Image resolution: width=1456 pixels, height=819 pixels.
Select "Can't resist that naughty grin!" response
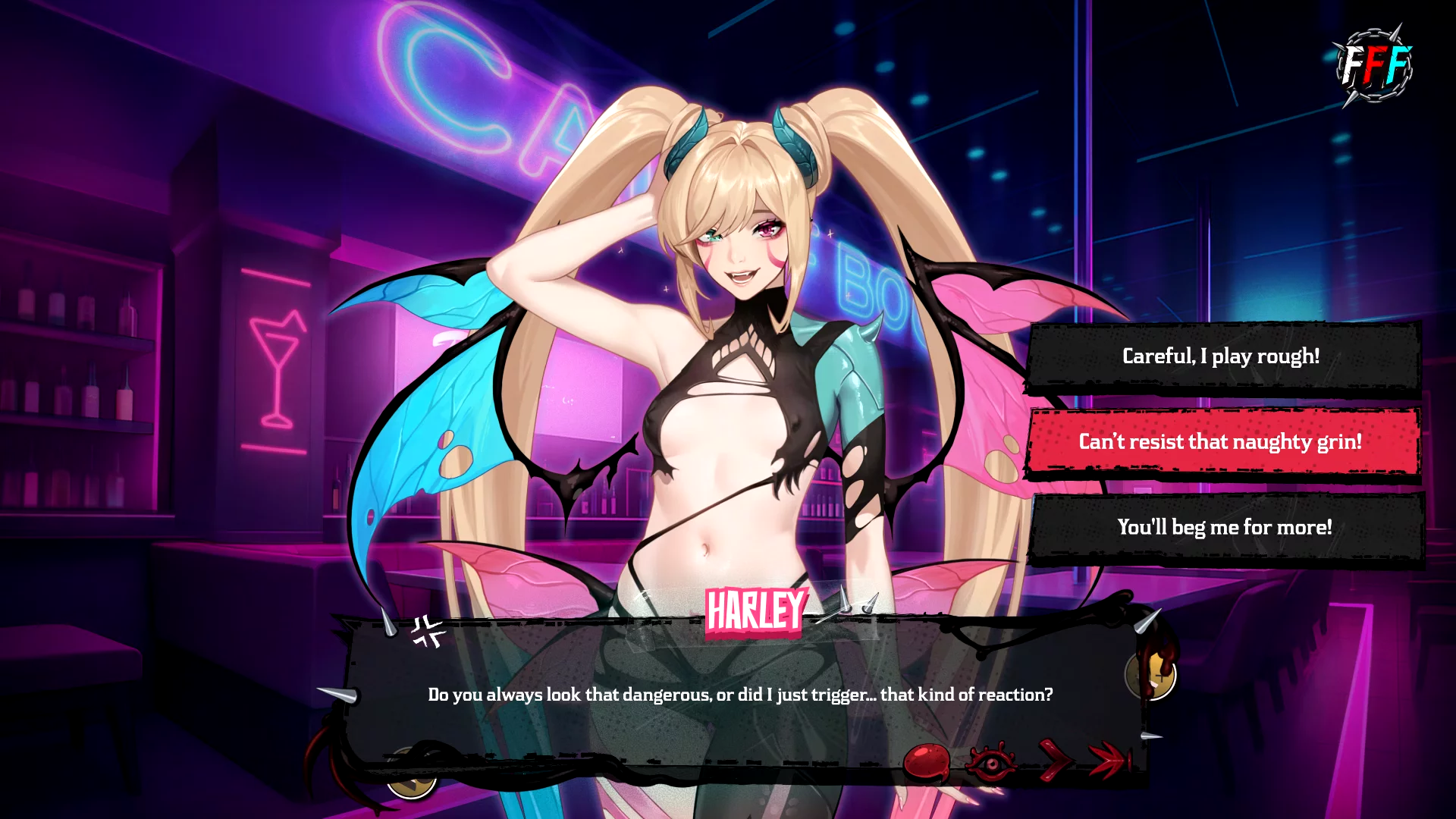1221,442
